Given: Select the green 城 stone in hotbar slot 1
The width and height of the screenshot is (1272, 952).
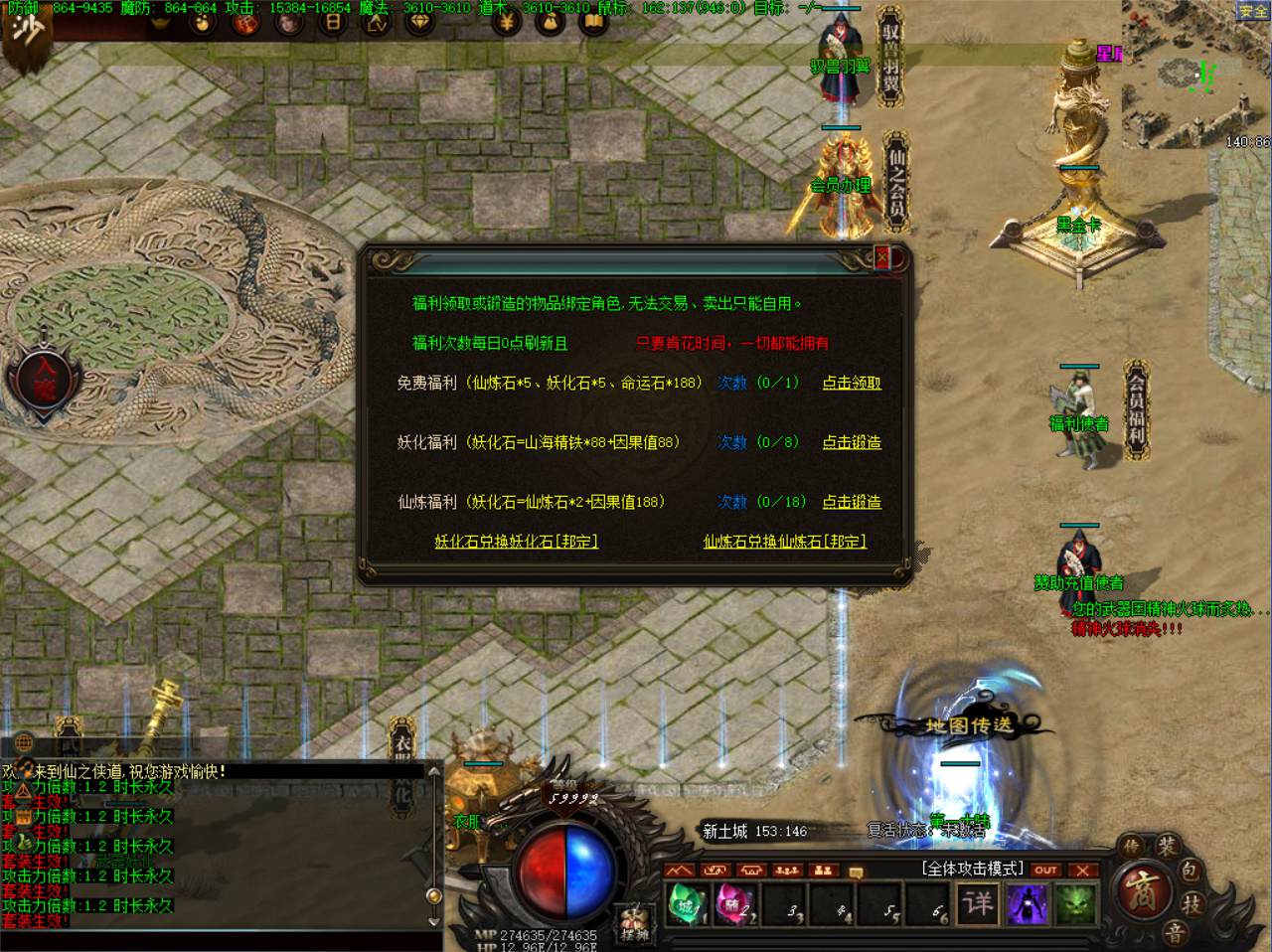Looking at the screenshot, I should (687, 904).
